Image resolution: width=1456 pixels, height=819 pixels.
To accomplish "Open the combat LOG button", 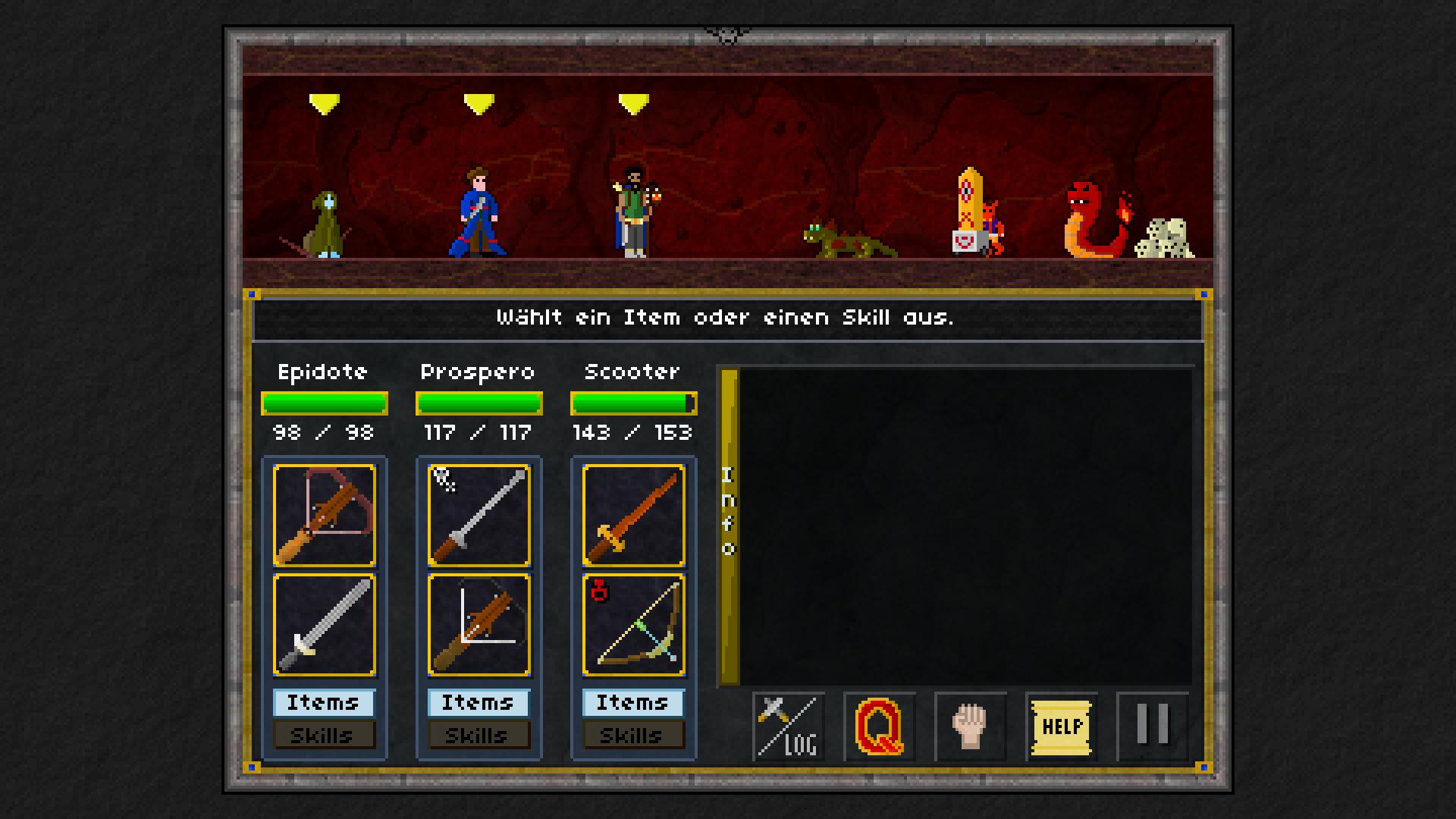I will (x=789, y=726).
